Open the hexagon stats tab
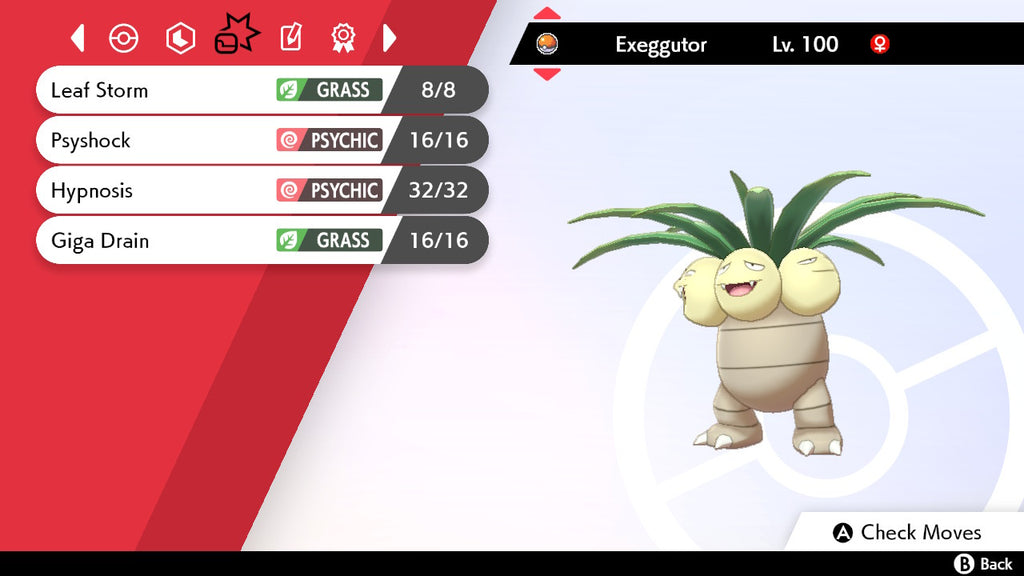1024x576 pixels. pos(180,38)
